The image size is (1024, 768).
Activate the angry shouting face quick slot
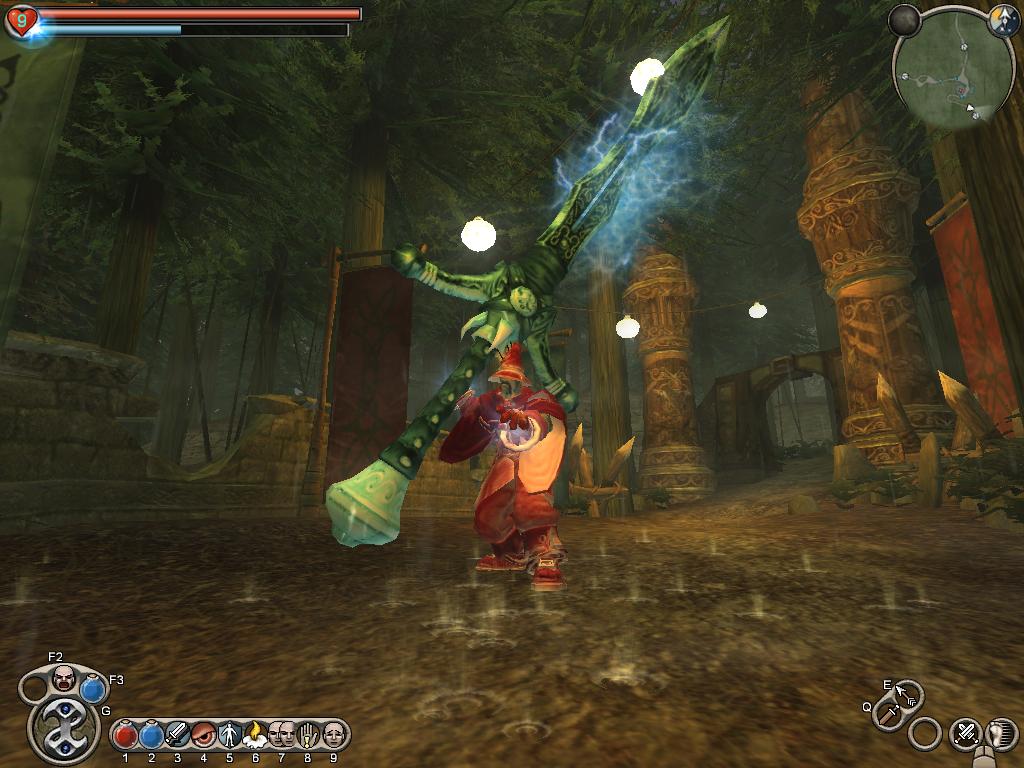[x=64, y=677]
